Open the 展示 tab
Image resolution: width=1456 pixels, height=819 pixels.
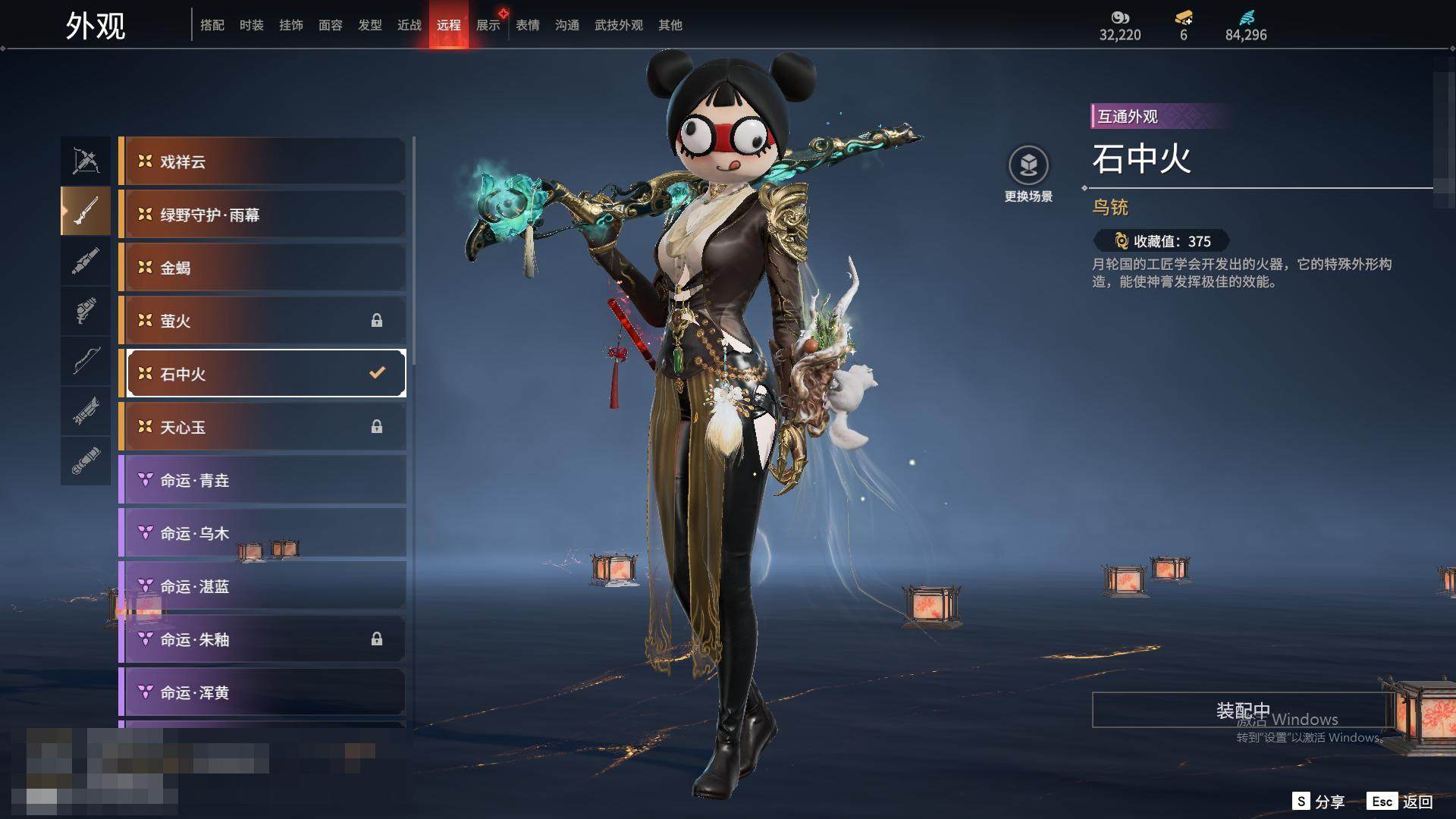coord(488,25)
